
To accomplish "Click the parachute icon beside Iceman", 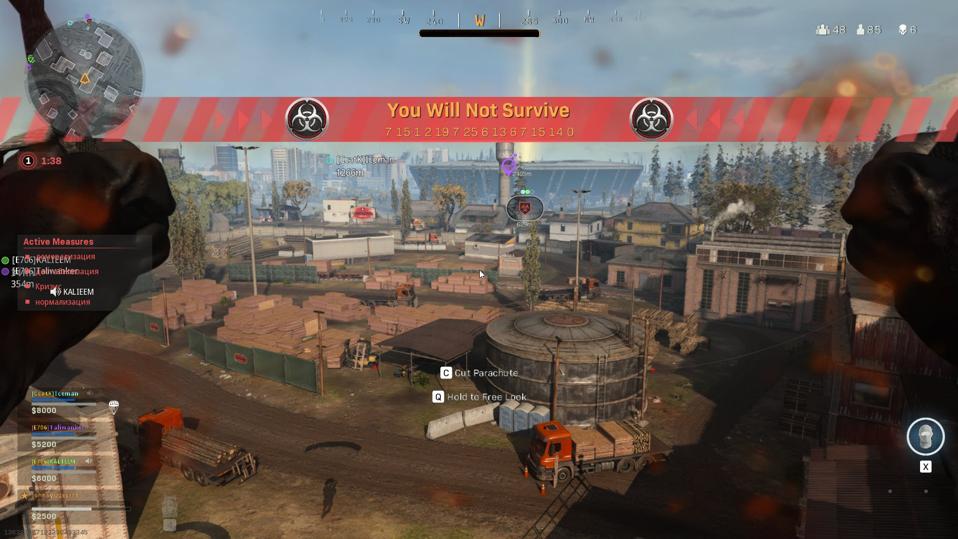I will (113, 407).
